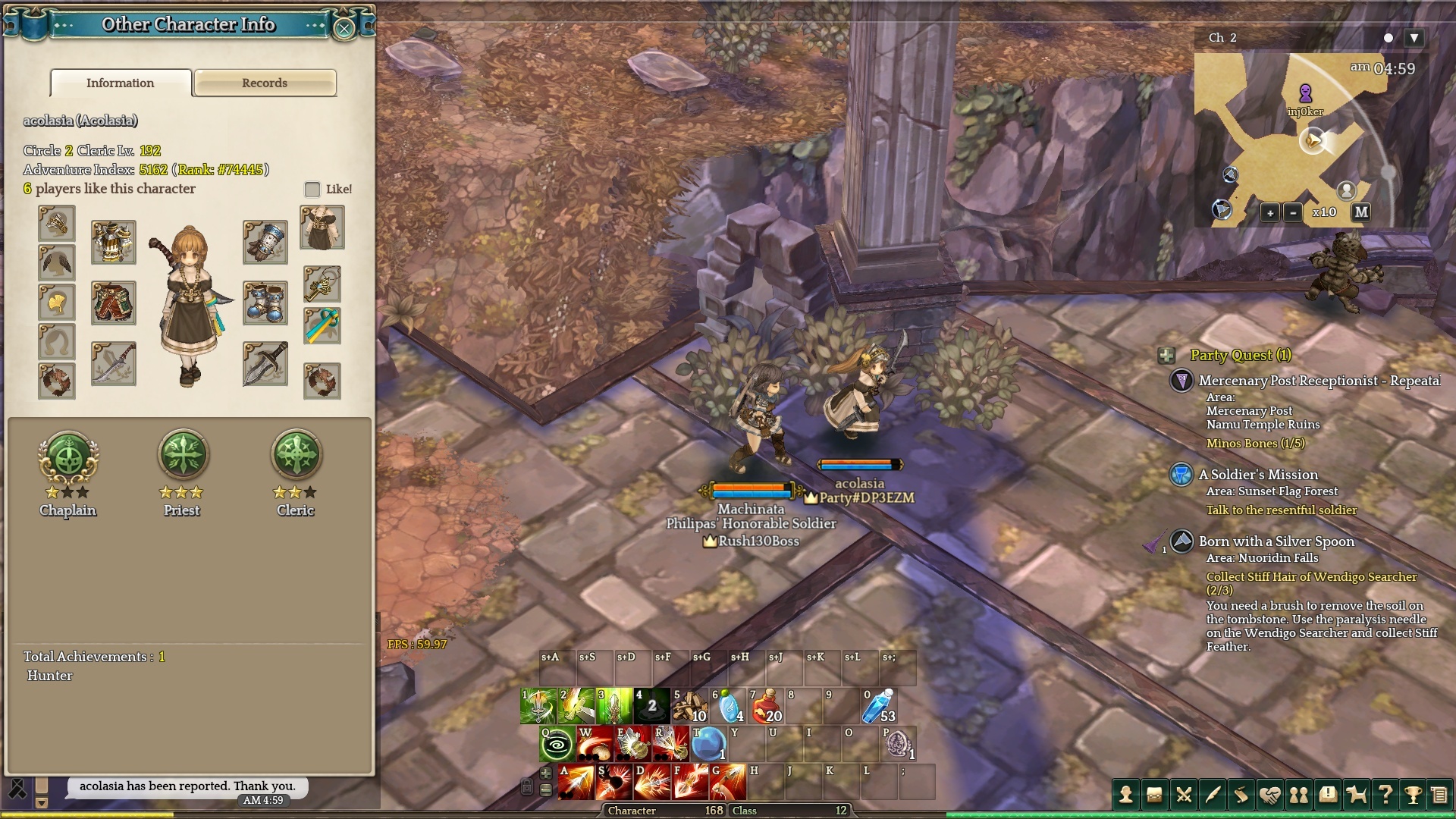Switch to the Records tab
The width and height of the screenshot is (1456, 819).
[265, 83]
